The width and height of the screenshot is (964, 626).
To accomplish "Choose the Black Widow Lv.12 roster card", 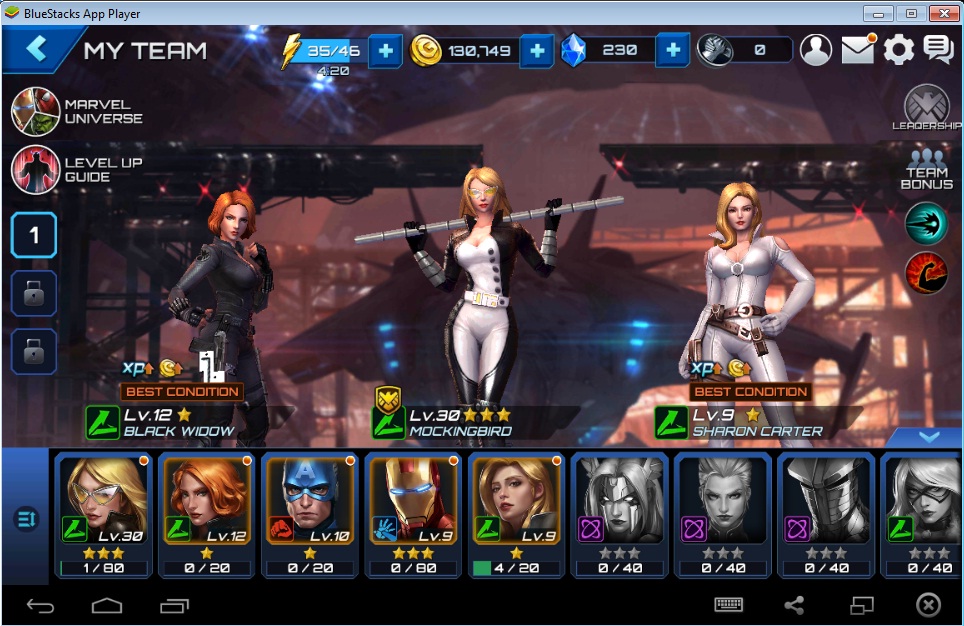I will click(207, 515).
